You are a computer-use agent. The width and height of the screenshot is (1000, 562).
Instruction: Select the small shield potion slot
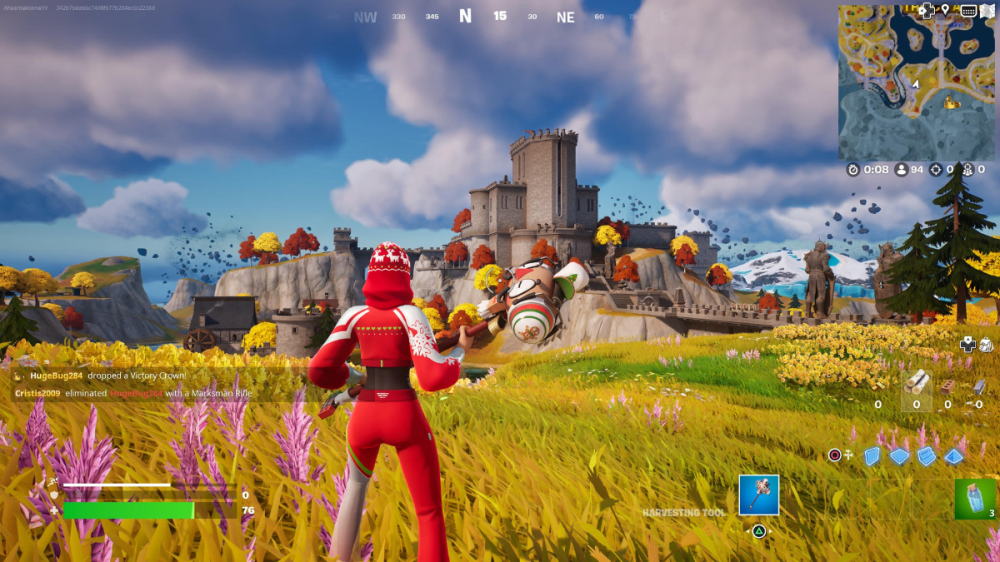click(x=974, y=499)
